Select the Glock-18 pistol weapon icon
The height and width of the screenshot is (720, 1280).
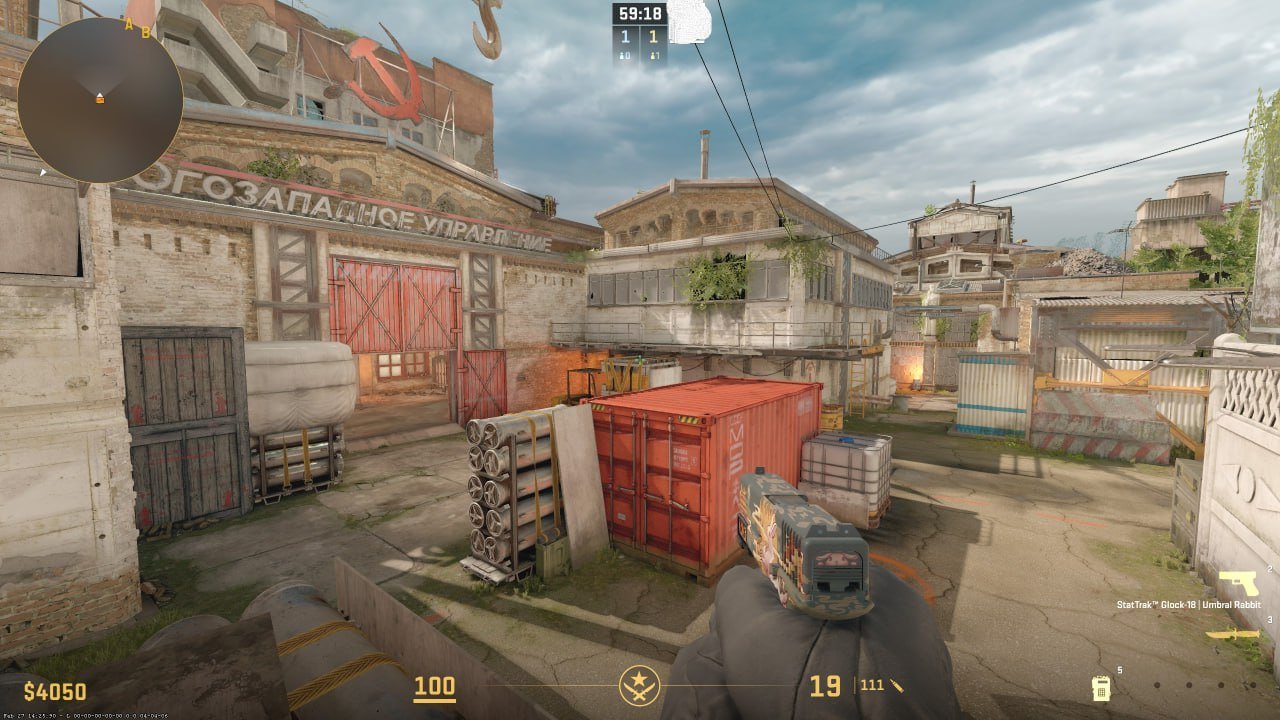(x=1238, y=583)
